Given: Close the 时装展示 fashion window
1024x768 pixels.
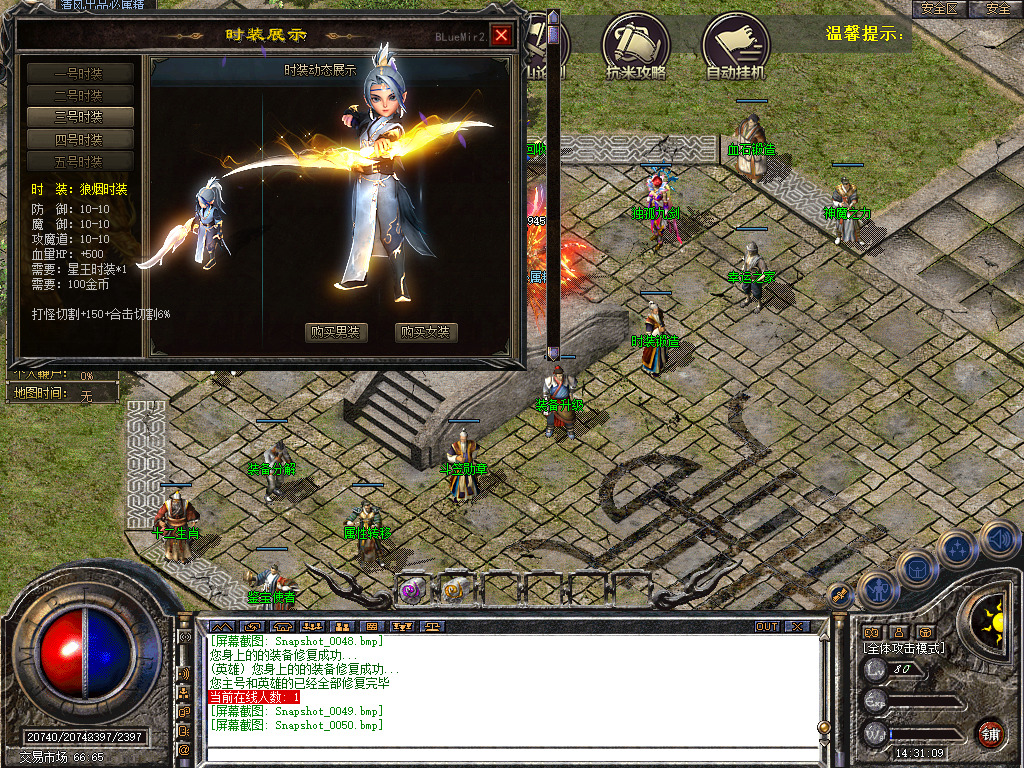Looking at the screenshot, I should pyautogui.click(x=501, y=36).
